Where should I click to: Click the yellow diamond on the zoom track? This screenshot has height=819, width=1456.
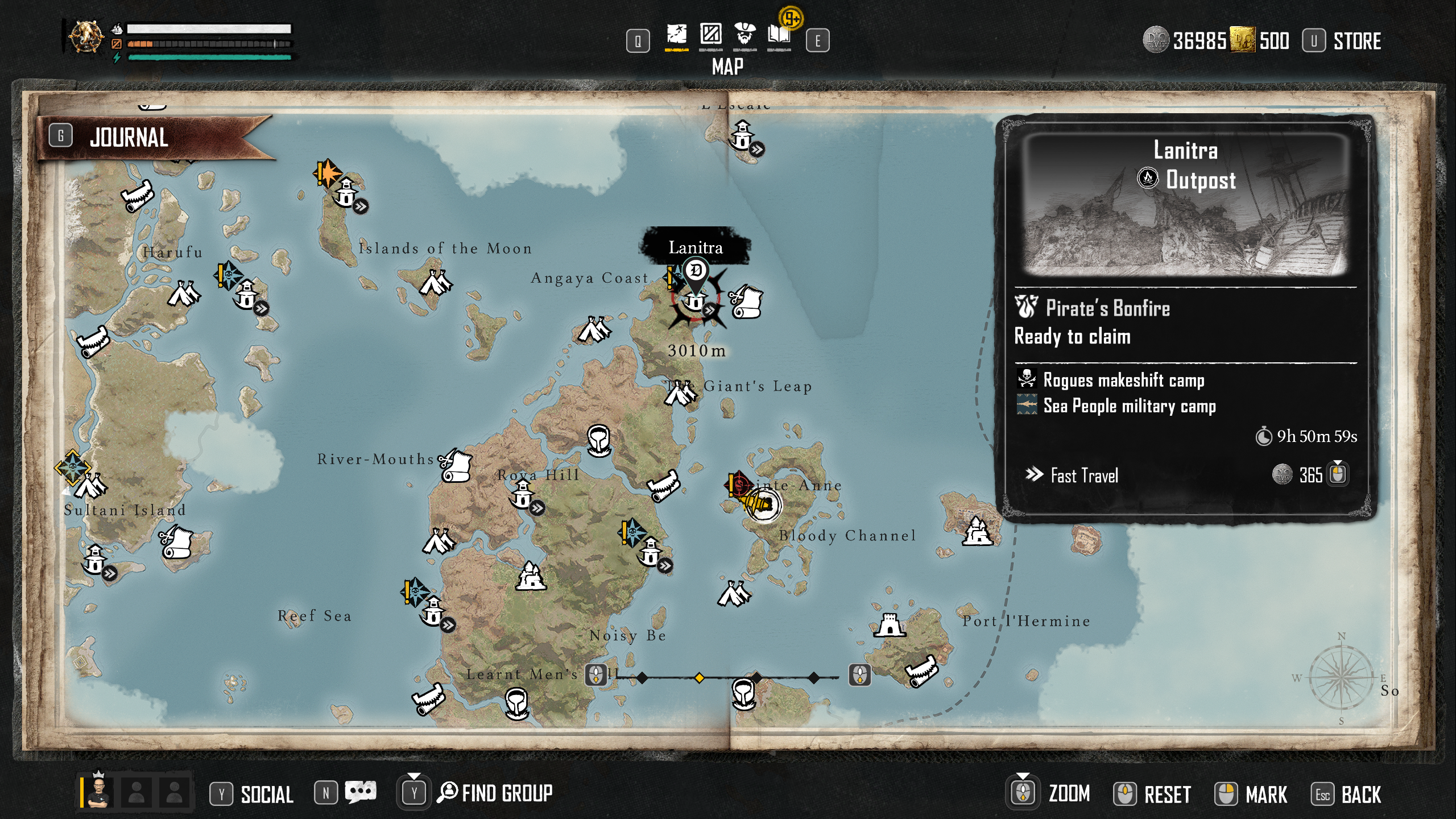pyautogui.click(x=699, y=677)
